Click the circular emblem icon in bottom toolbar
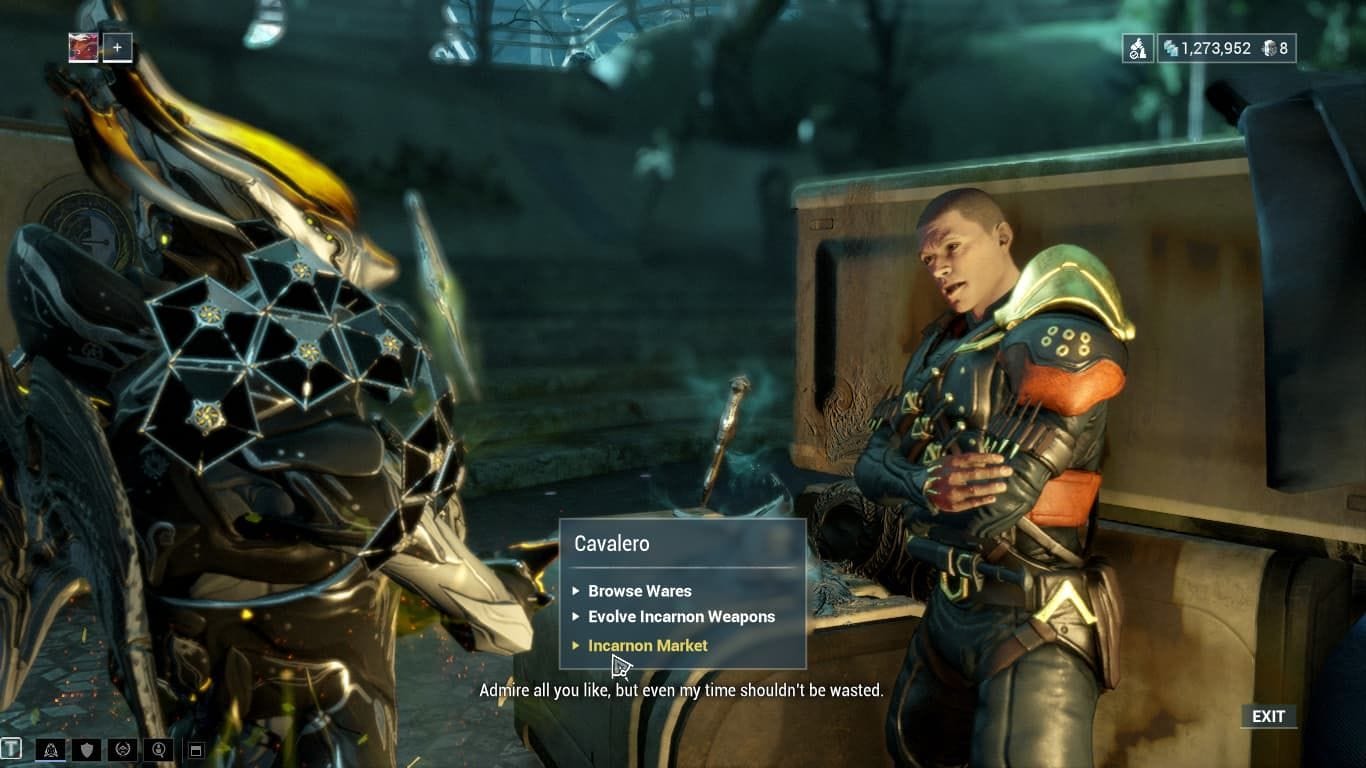 click(120, 748)
